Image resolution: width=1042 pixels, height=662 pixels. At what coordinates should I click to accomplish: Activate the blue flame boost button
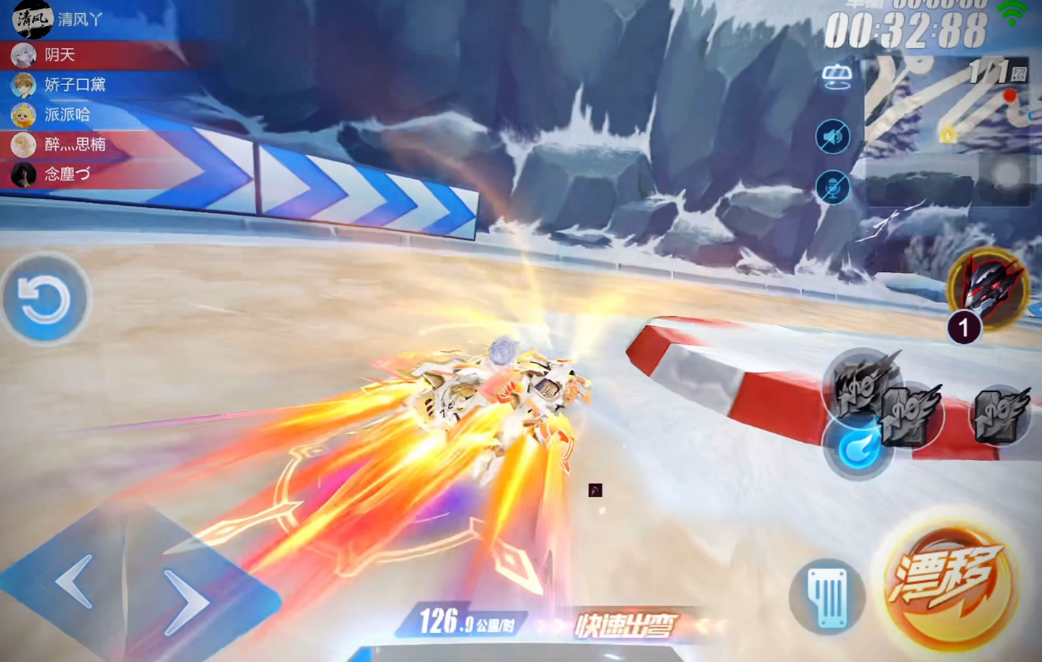(858, 447)
